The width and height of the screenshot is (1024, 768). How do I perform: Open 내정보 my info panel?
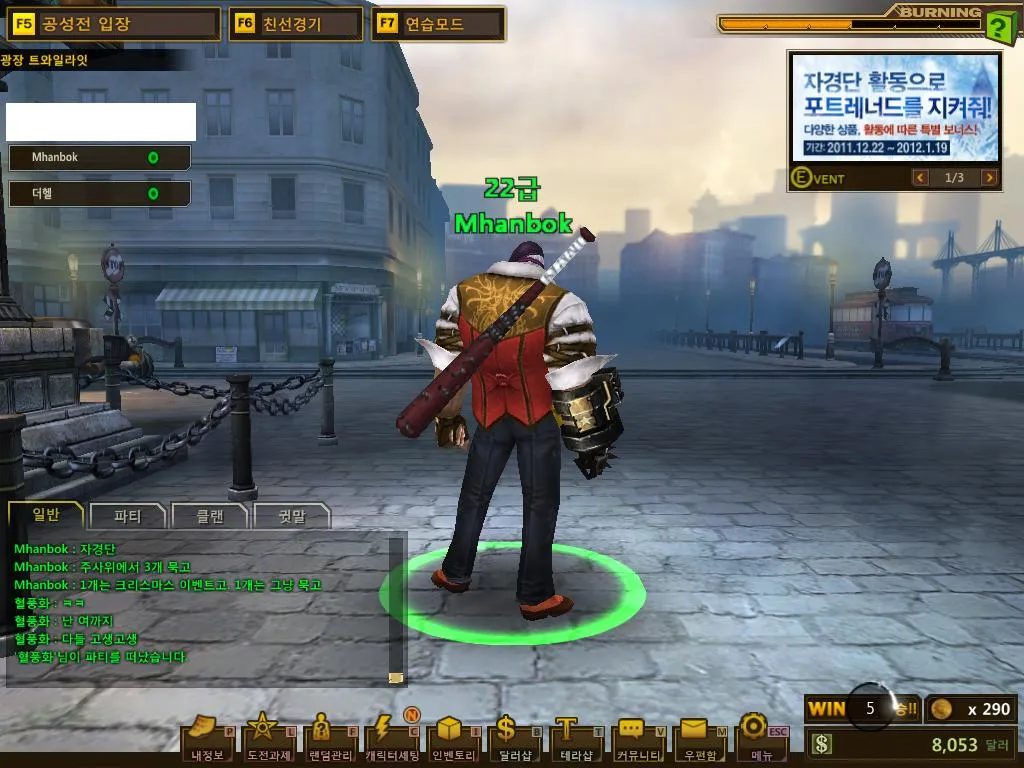208,739
